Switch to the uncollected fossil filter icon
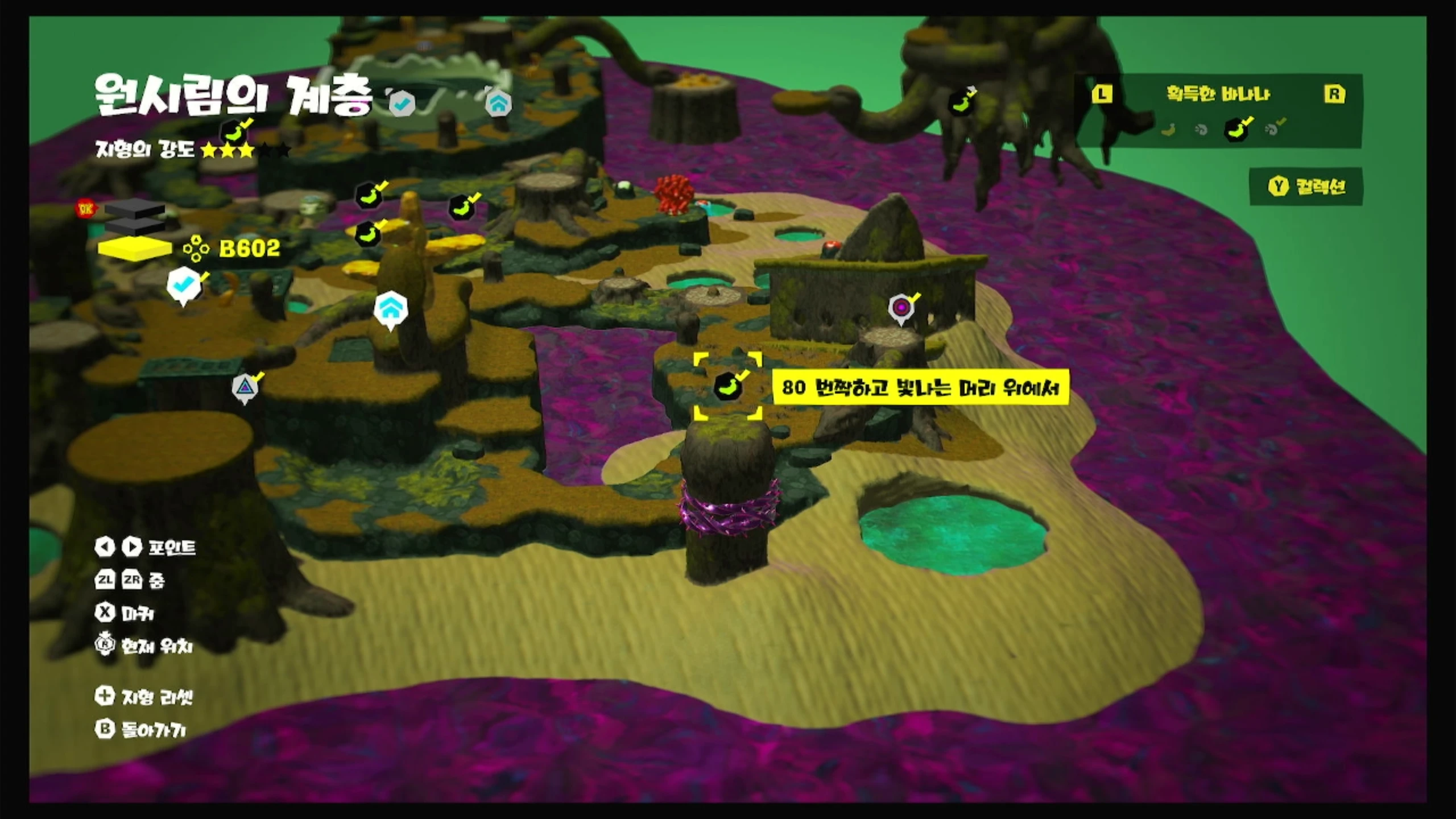Image resolution: width=1456 pixels, height=819 pixels. pos(1201,130)
